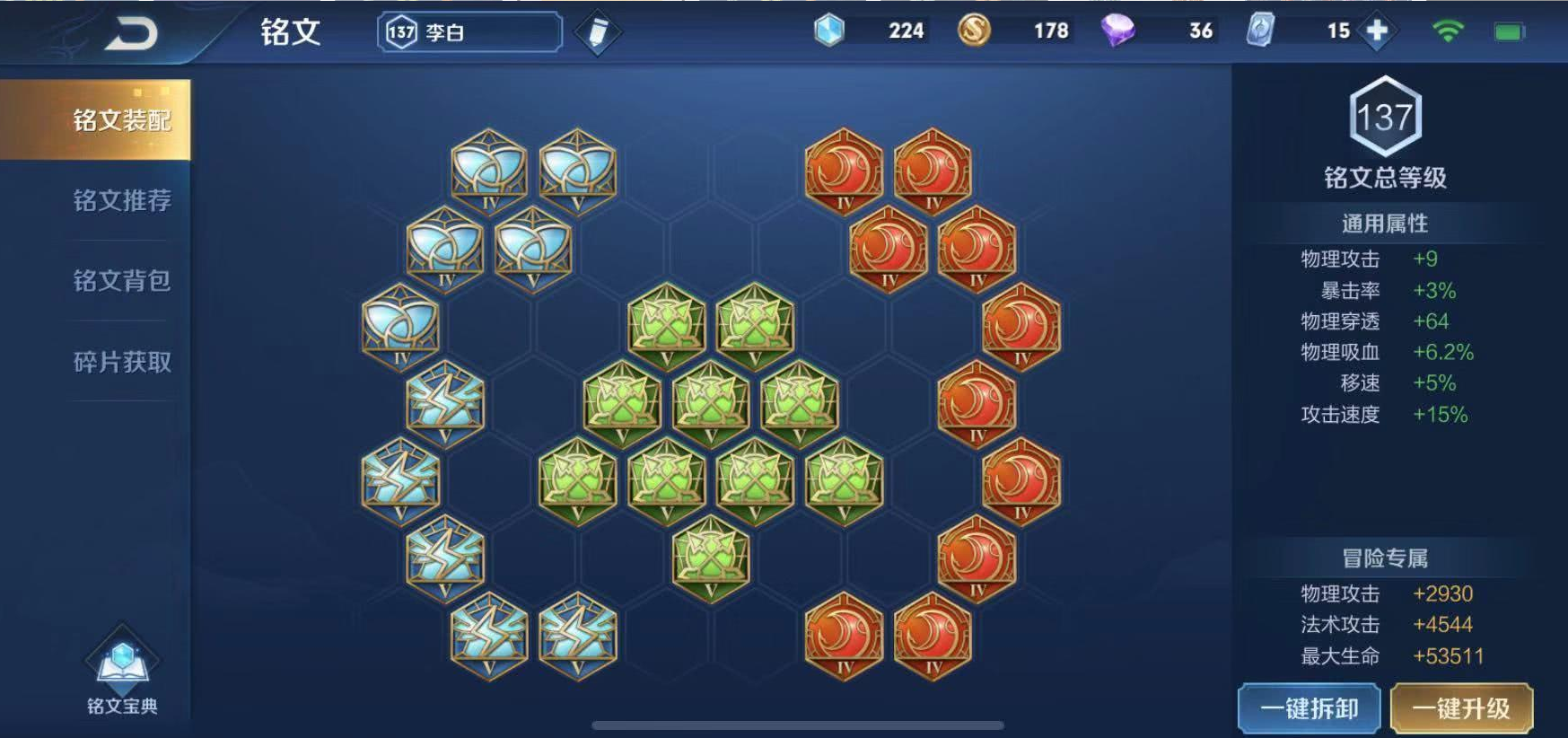Viewport: 1568px width, 738px height.
Task: Click the 一键拆卸 button
Action: click(x=1309, y=708)
